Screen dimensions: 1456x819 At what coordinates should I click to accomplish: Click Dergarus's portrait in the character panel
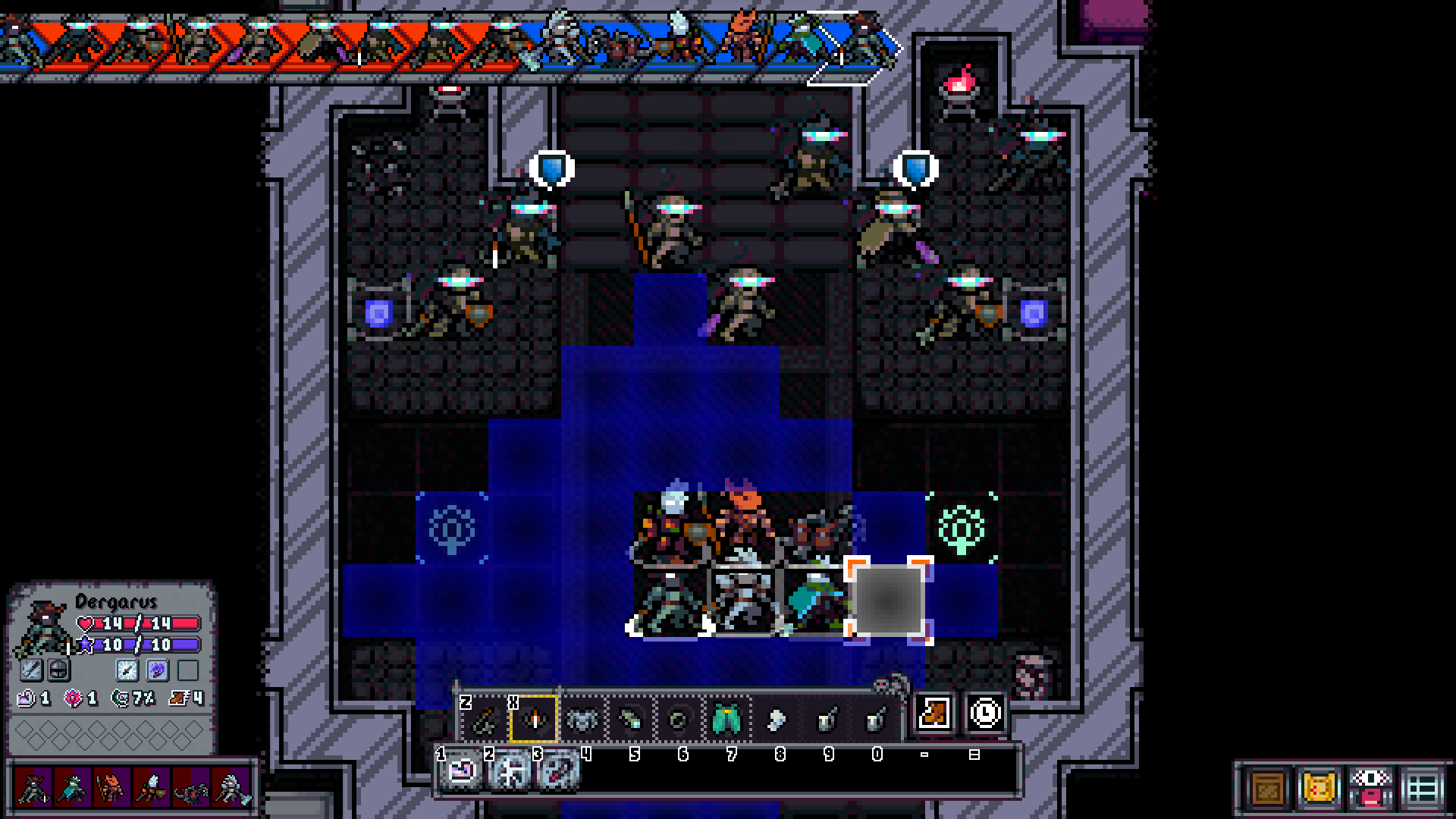tap(44, 626)
